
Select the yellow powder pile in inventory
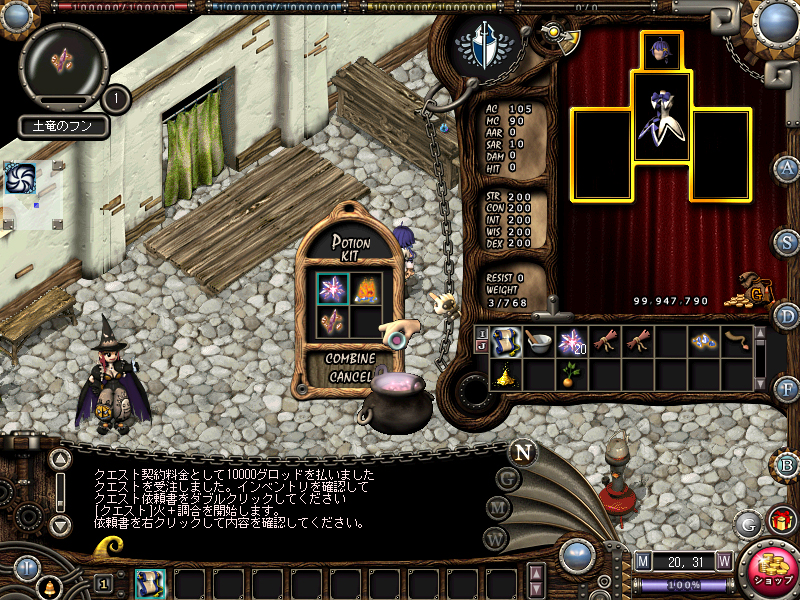click(x=506, y=374)
